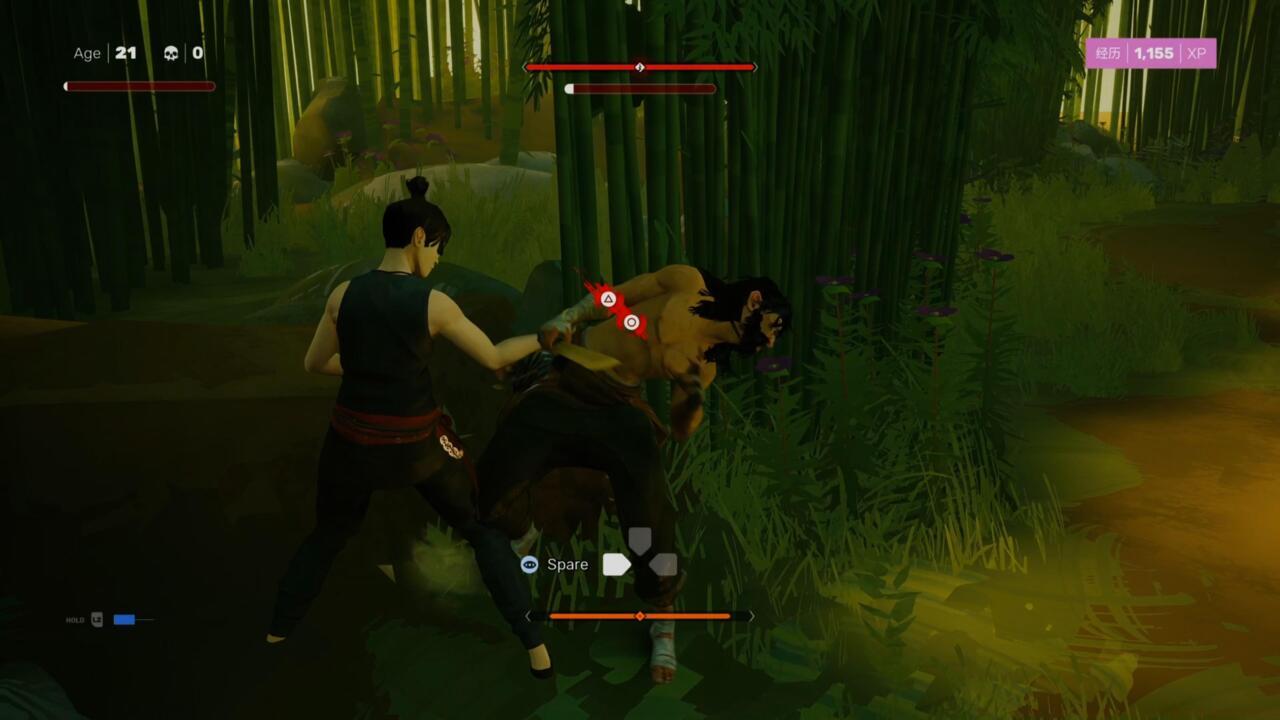Click the blue HOLD progress bar
Image resolution: width=1280 pixels, height=720 pixels.
click(125, 620)
